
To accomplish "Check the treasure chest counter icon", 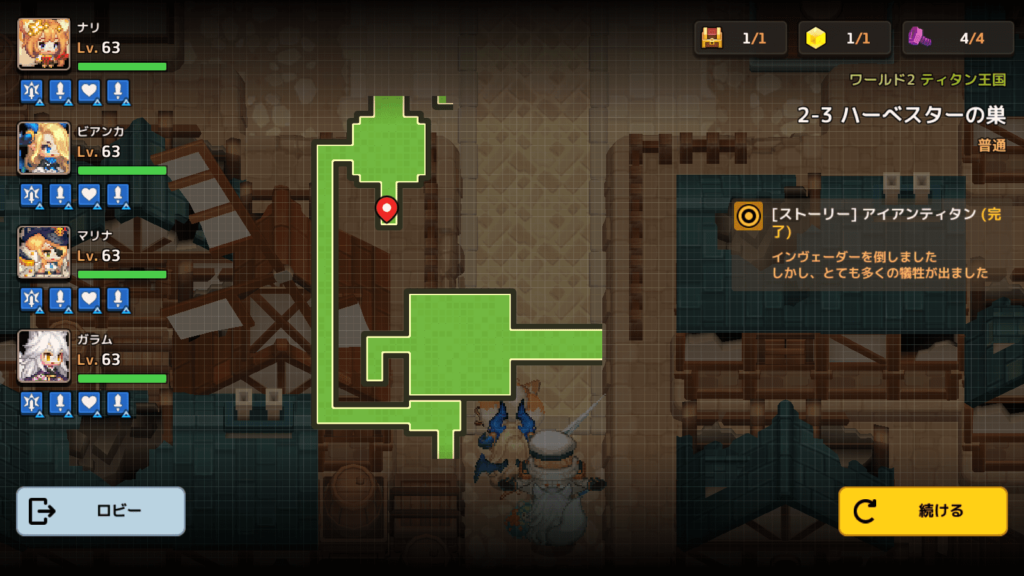I will click(712, 38).
